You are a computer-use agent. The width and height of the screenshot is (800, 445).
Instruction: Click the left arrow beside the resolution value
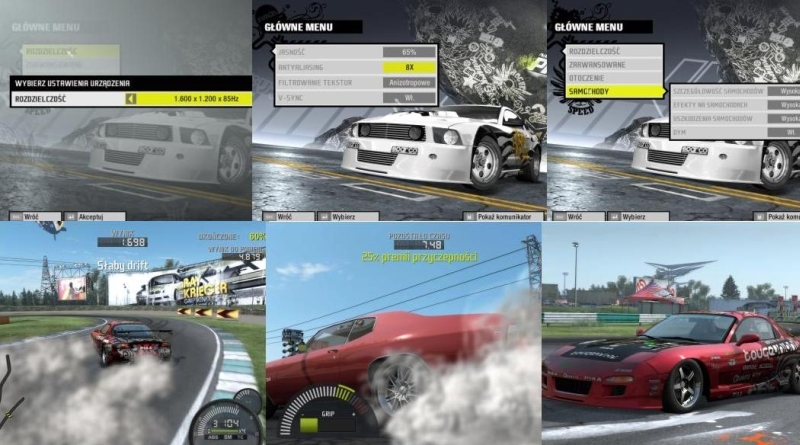pos(130,99)
